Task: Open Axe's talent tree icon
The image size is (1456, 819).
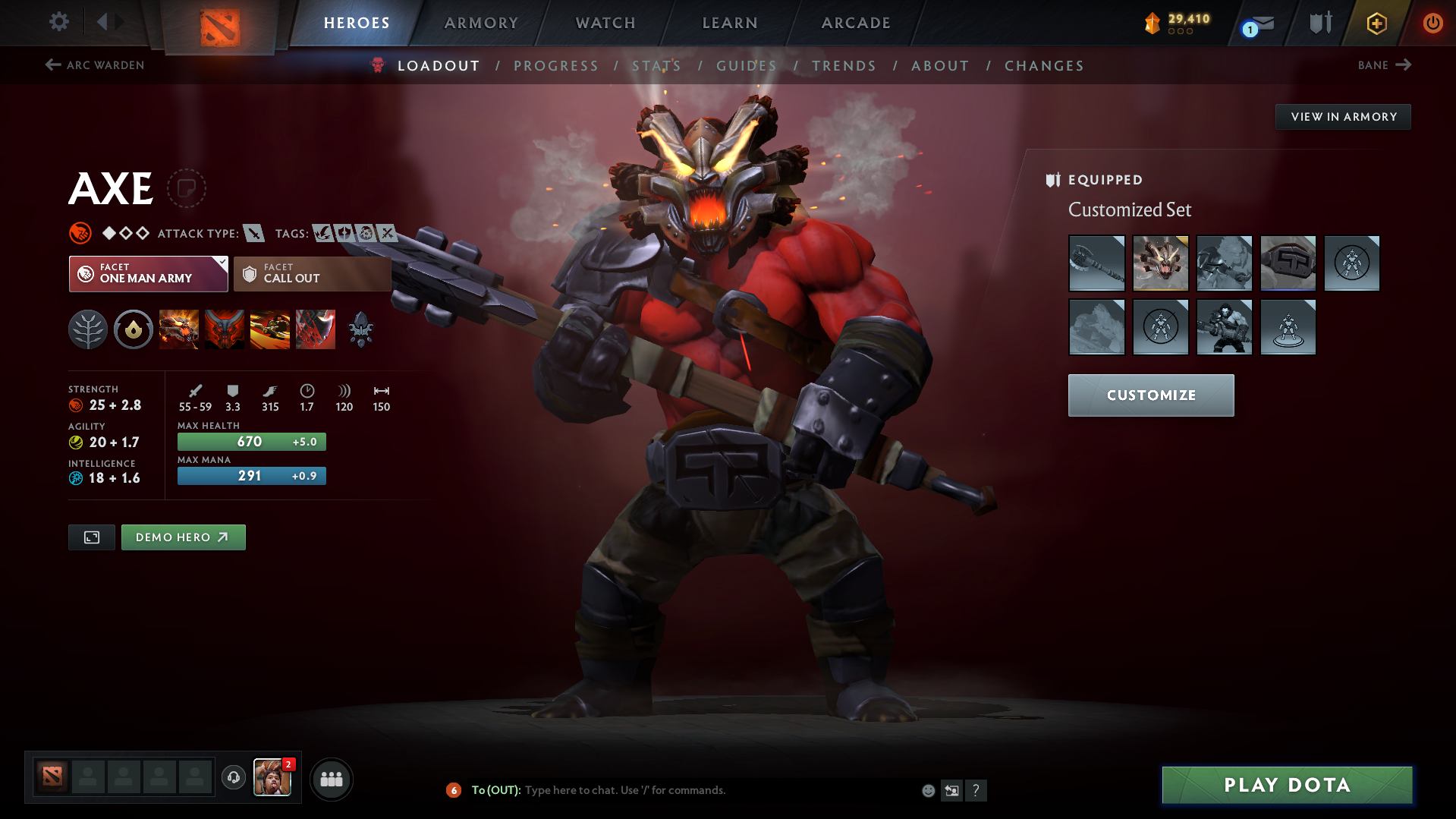Action: pos(87,329)
